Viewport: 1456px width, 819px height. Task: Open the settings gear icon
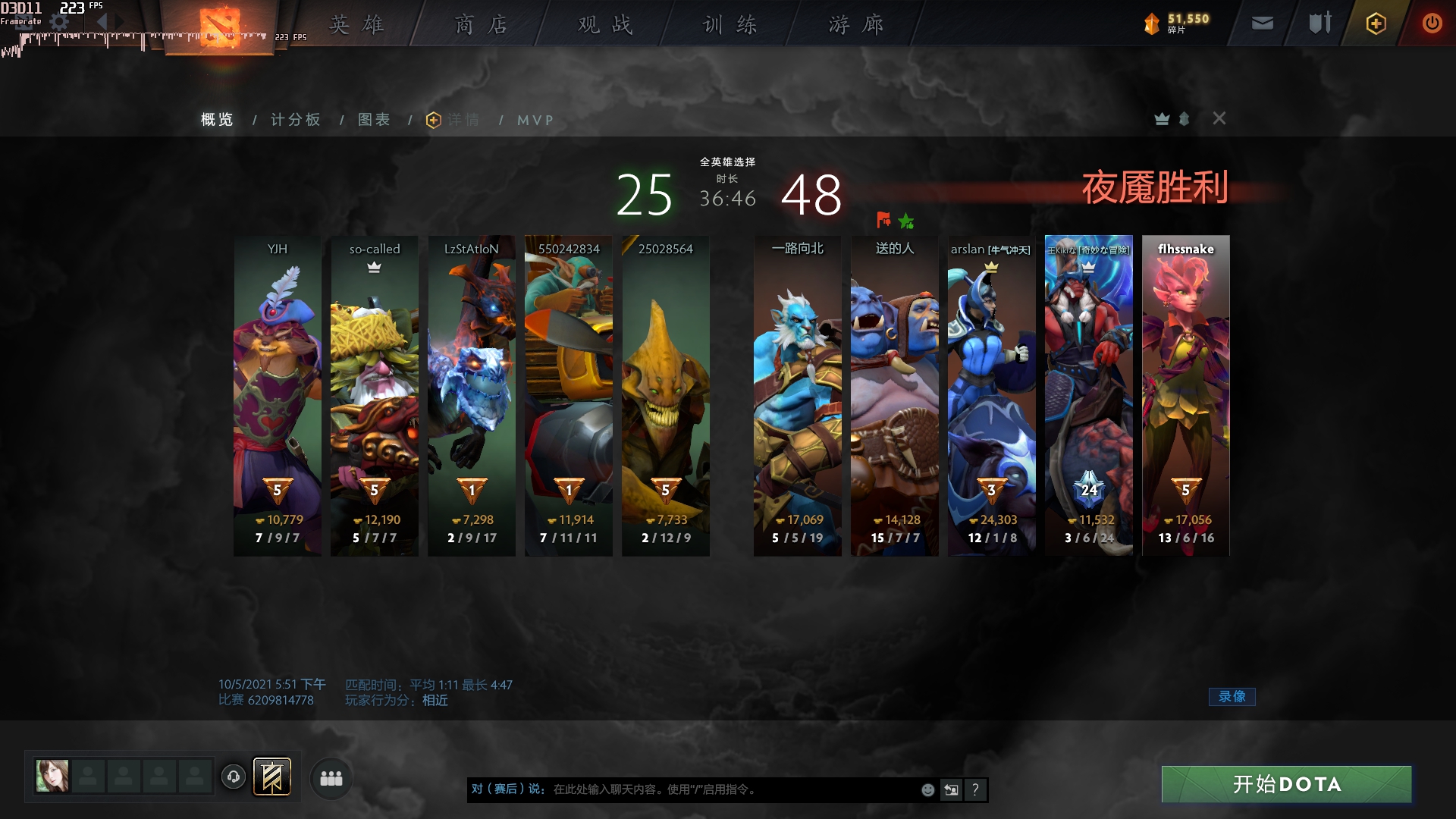point(59,23)
